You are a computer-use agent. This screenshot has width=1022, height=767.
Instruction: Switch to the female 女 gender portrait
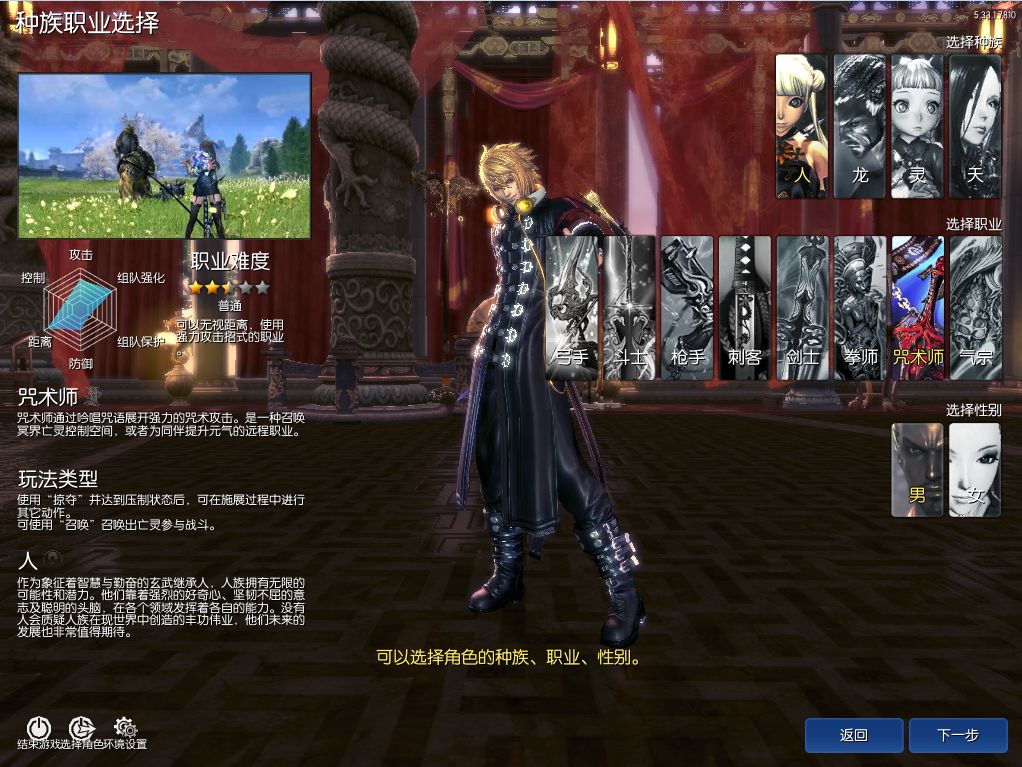click(x=975, y=469)
